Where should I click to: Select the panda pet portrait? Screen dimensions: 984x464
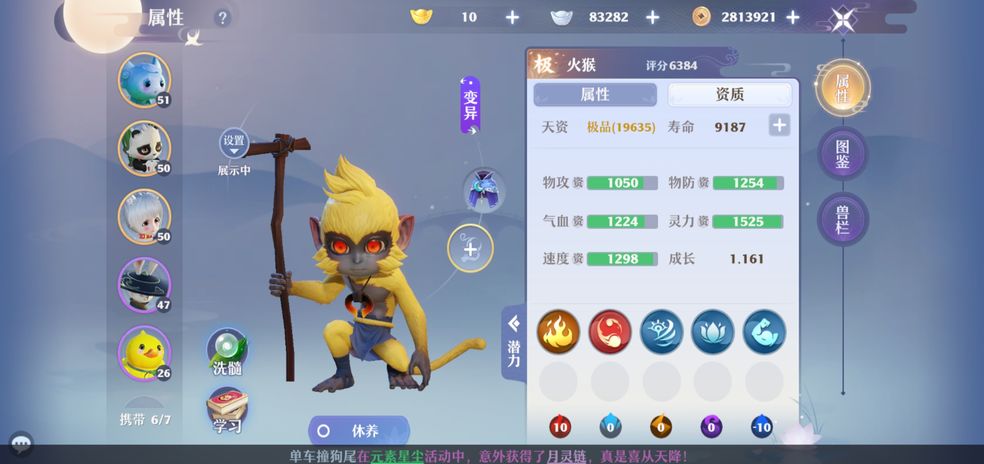click(x=144, y=147)
